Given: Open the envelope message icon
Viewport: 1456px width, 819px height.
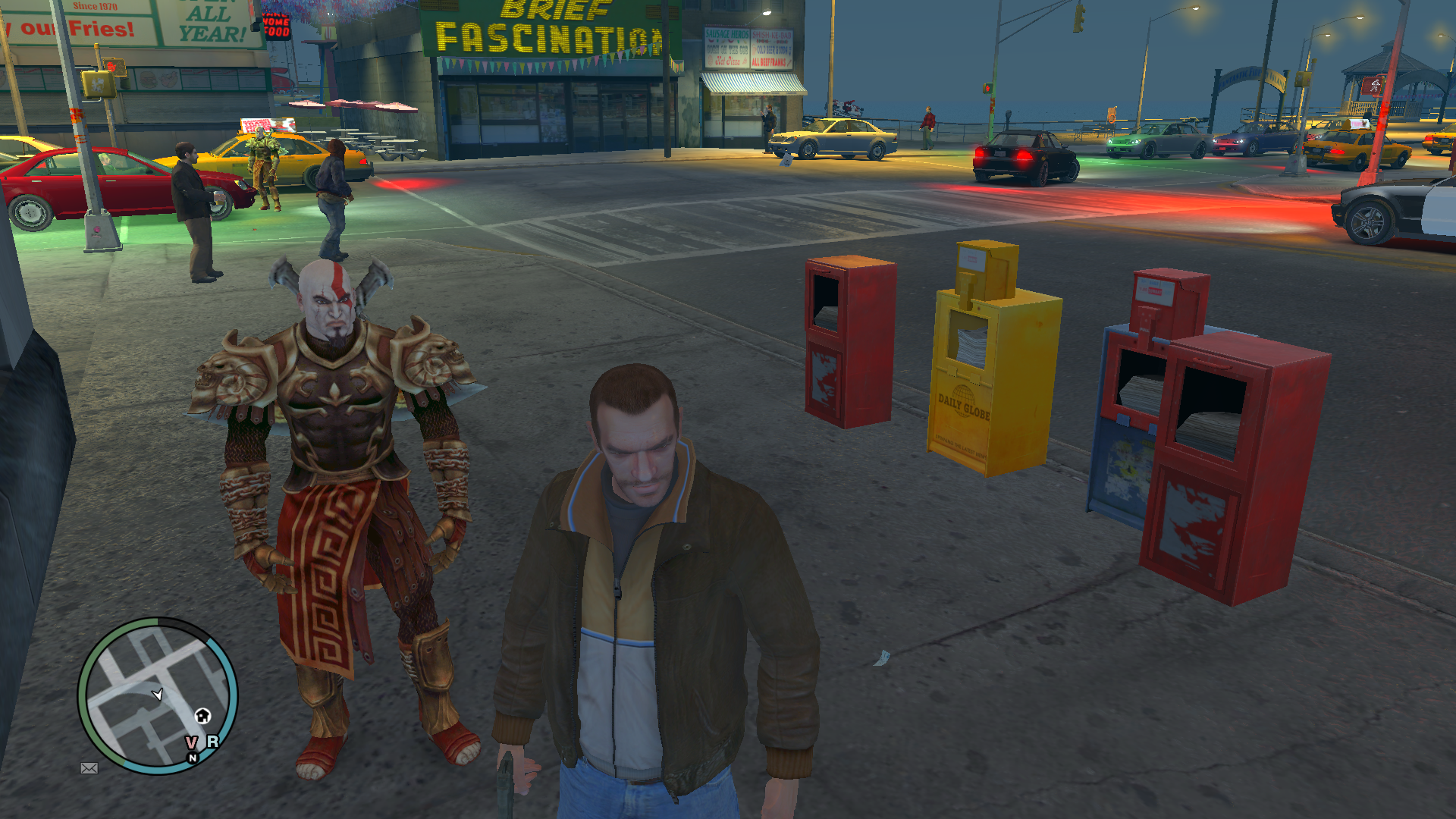Looking at the screenshot, I should pyautogui.click(x=89, y=768).
